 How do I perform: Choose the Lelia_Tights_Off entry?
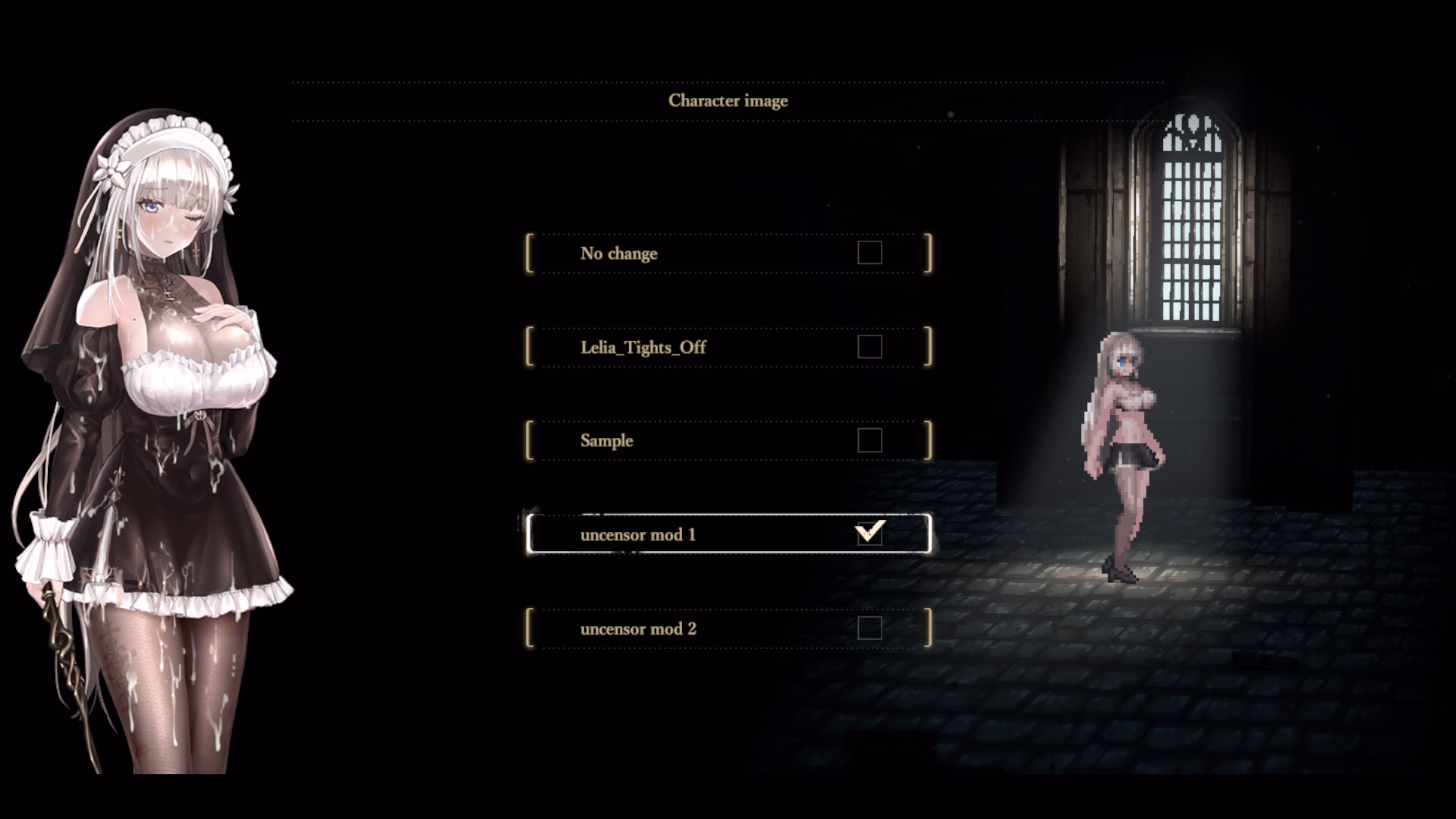pyautogui.click(x=643, y=348)
